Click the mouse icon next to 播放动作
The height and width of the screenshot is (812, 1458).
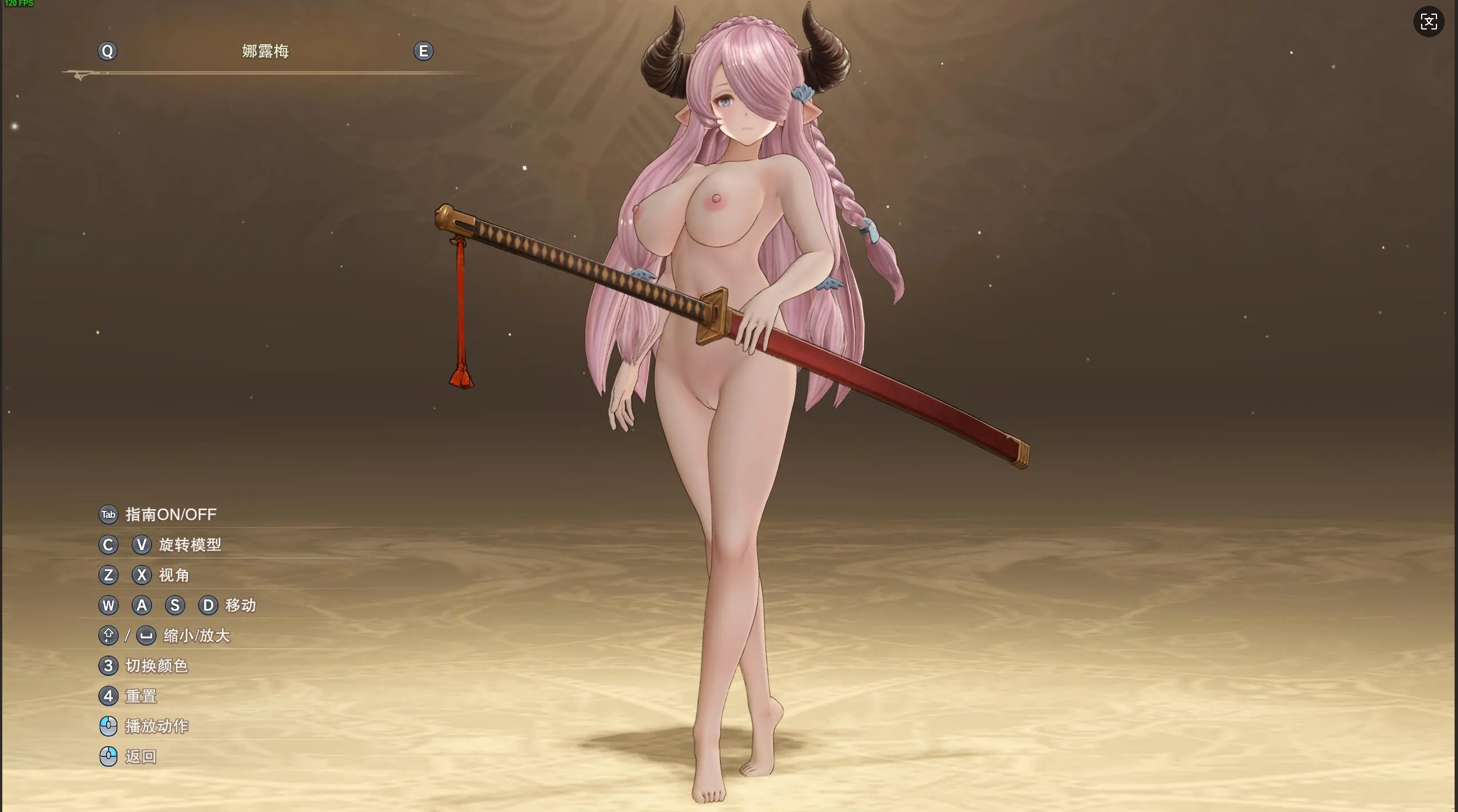point(108,726)
